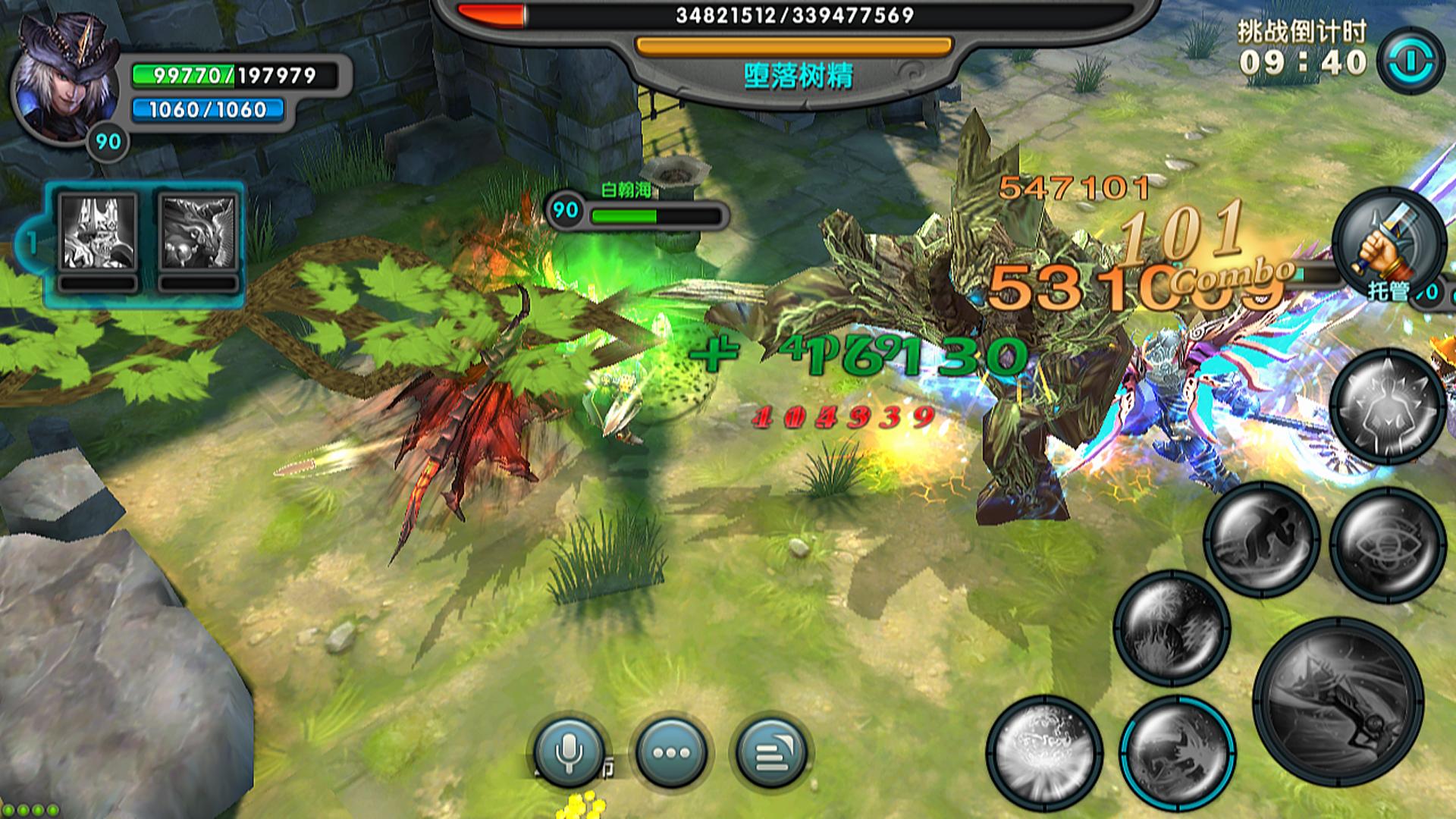The width and height of the screenshot is (1456, 819).
Task: Select the winged dragon companion portrait
Action: pos(199,232)
